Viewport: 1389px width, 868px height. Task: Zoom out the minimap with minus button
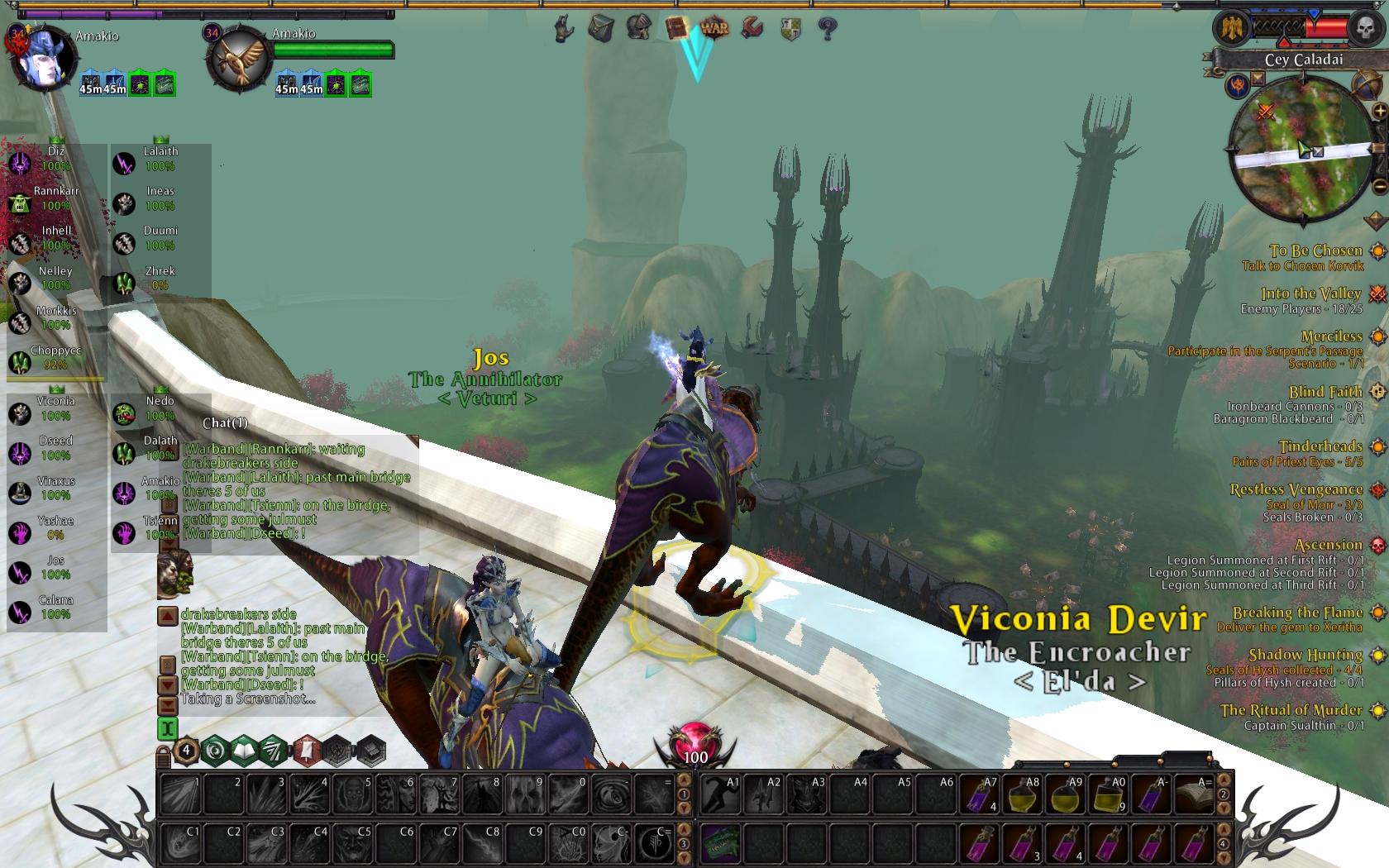tap(1379, 187)
